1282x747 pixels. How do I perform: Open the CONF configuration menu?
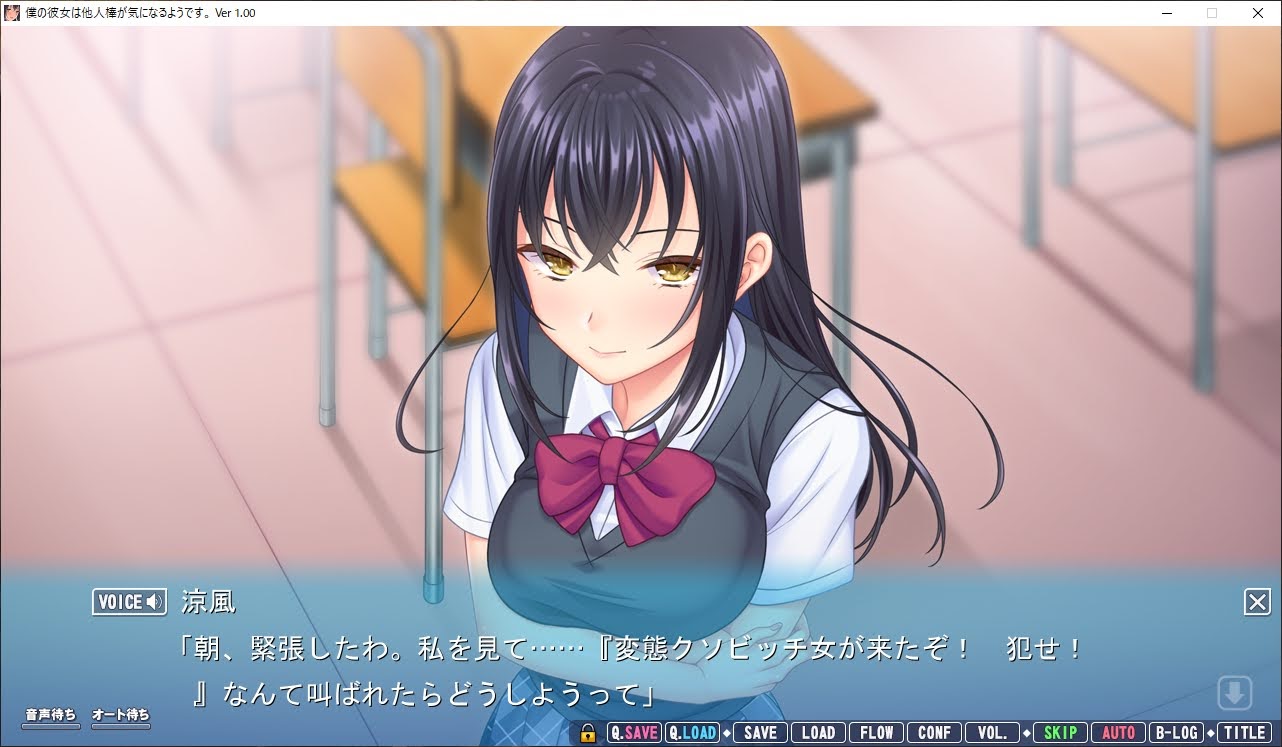(934, 732)
